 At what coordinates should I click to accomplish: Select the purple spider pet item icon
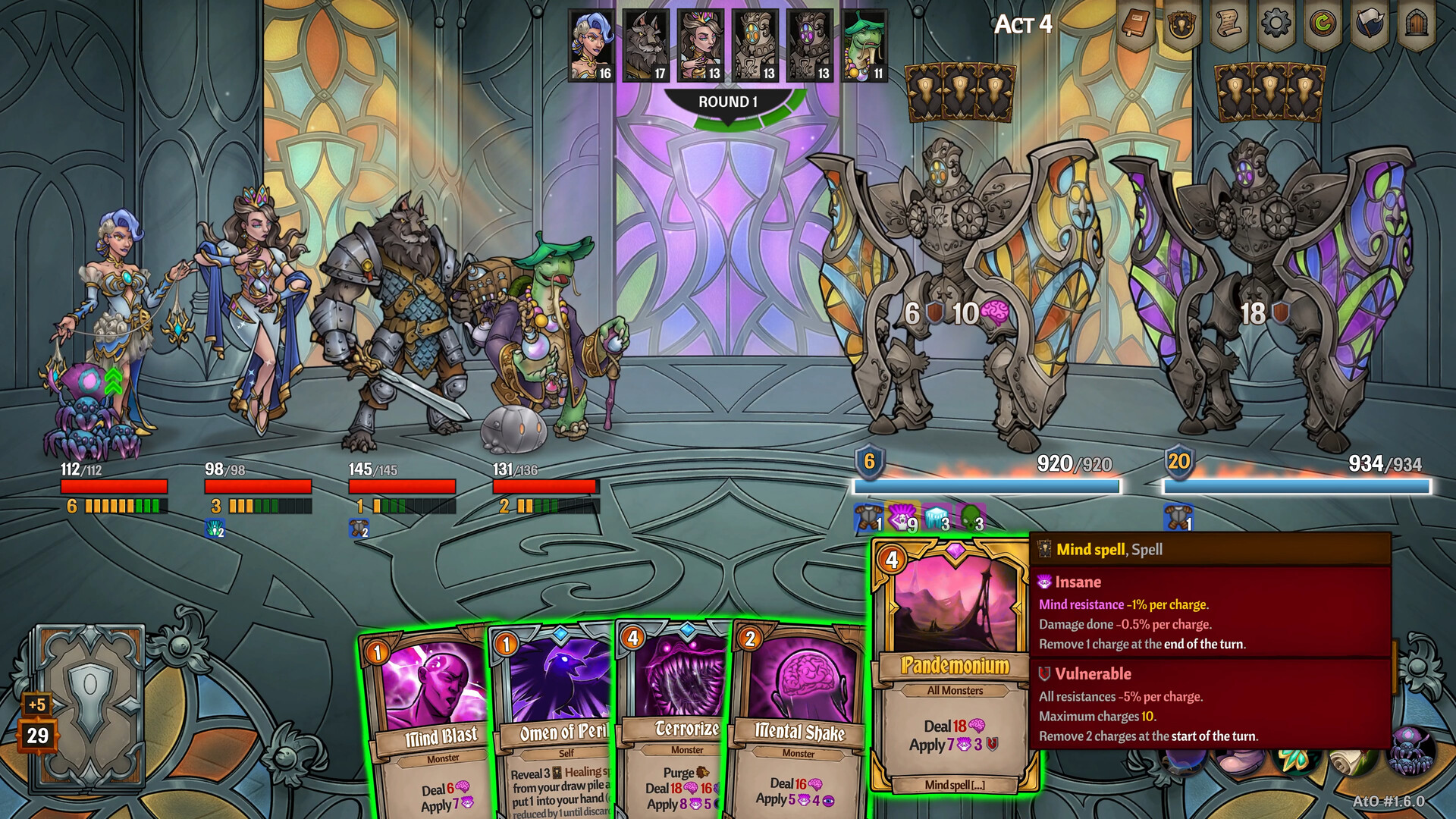tap(1410, 751)
